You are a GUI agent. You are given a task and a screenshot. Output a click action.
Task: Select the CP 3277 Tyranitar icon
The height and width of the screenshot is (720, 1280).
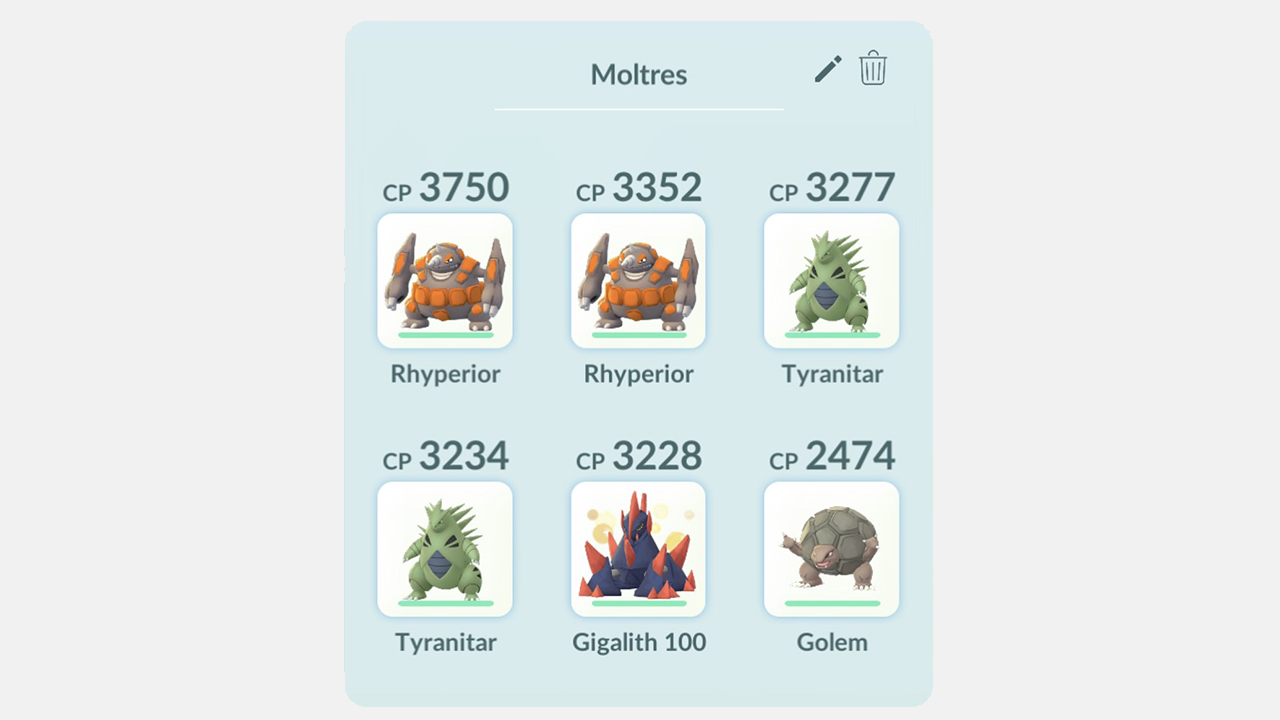click(831, 281)
